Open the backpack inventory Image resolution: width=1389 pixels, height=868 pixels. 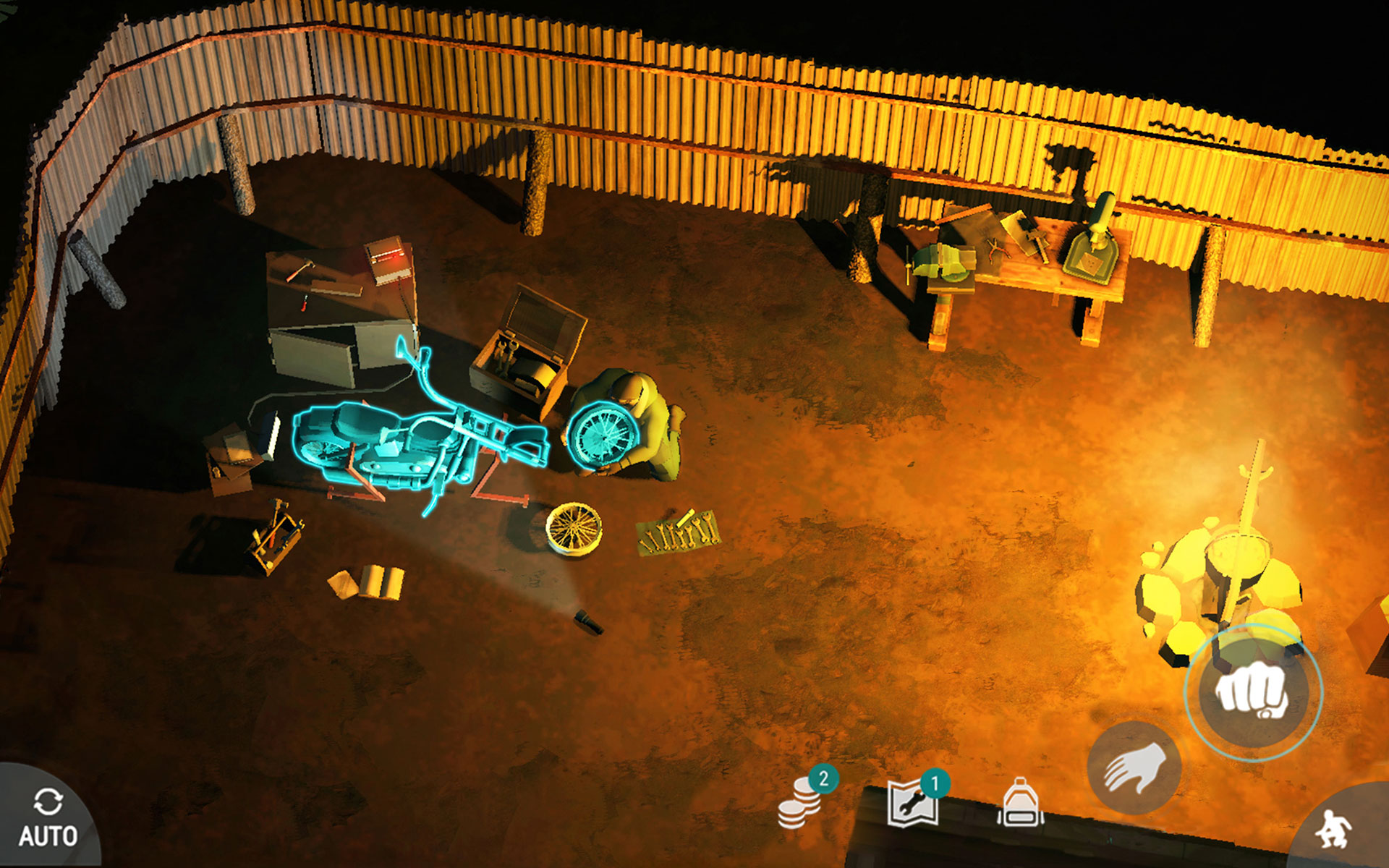tap(1020, 803)
